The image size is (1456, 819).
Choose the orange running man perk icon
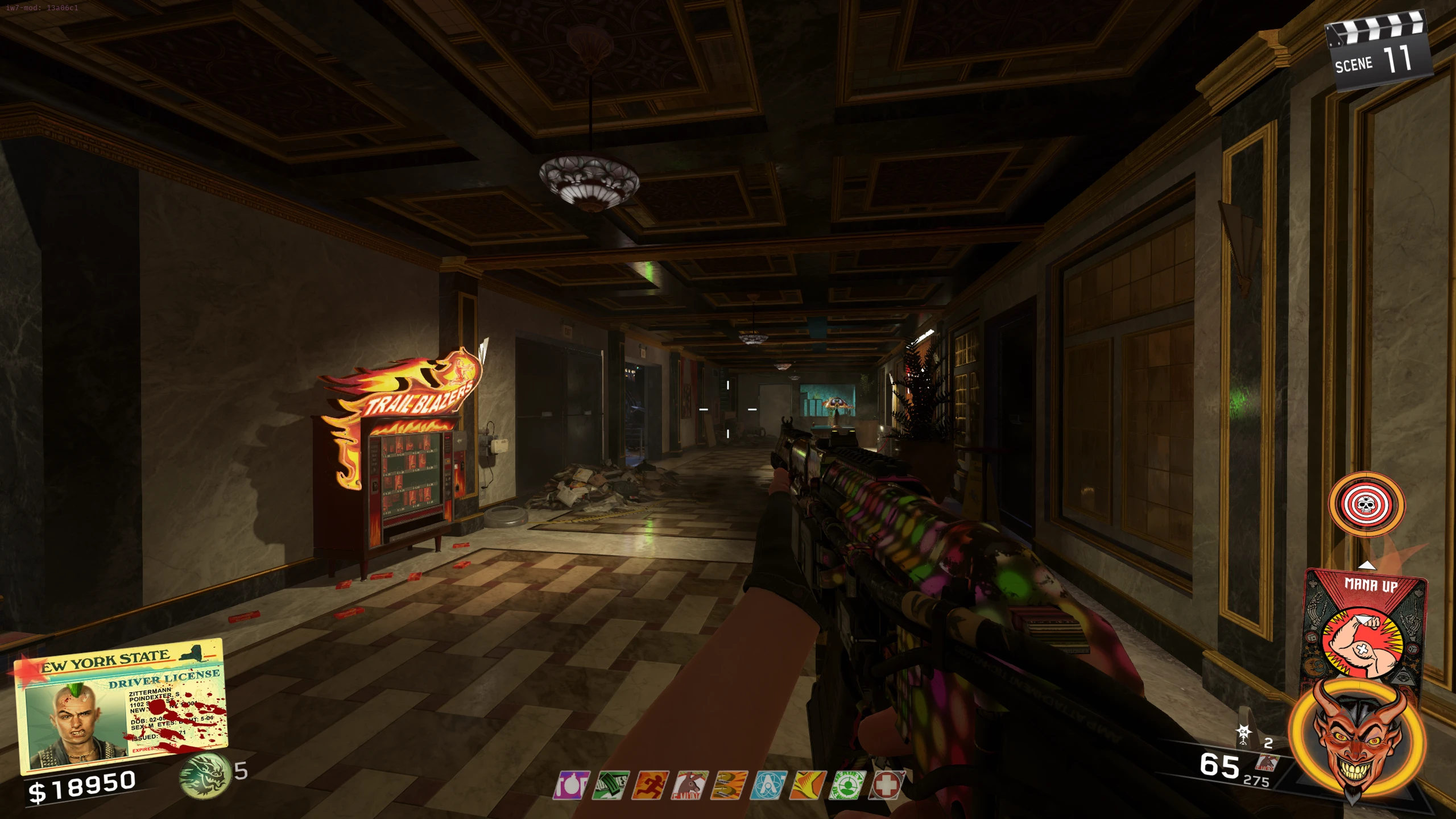point(650,785)
